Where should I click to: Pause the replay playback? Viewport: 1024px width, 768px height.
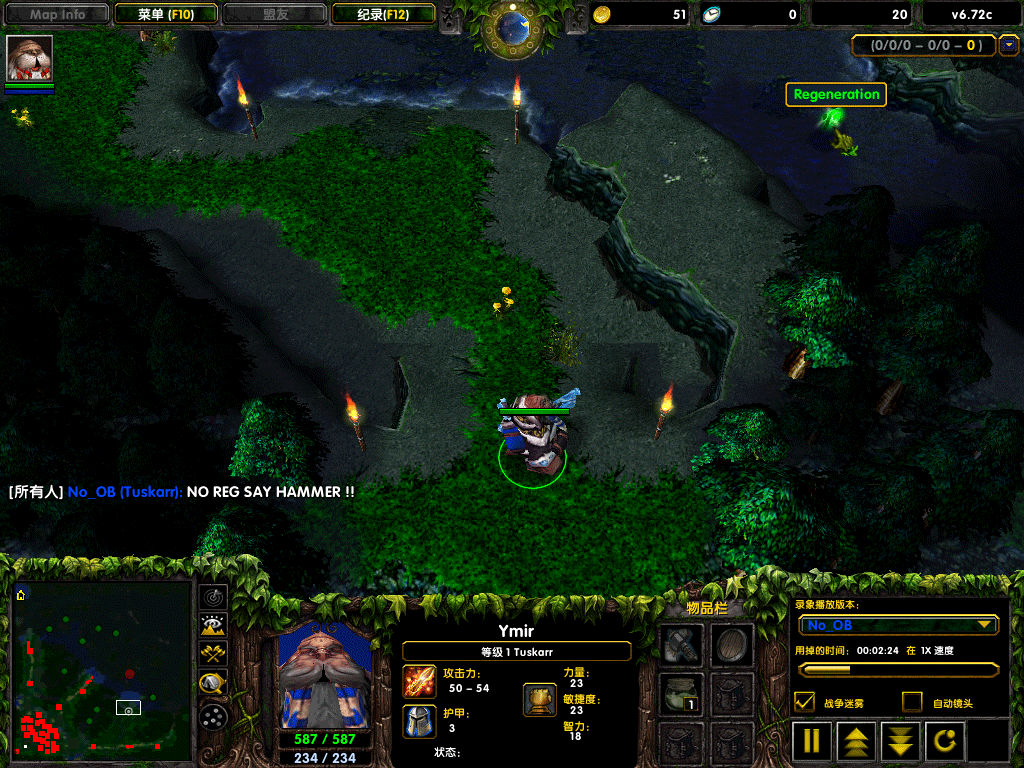tap(812, 741)
